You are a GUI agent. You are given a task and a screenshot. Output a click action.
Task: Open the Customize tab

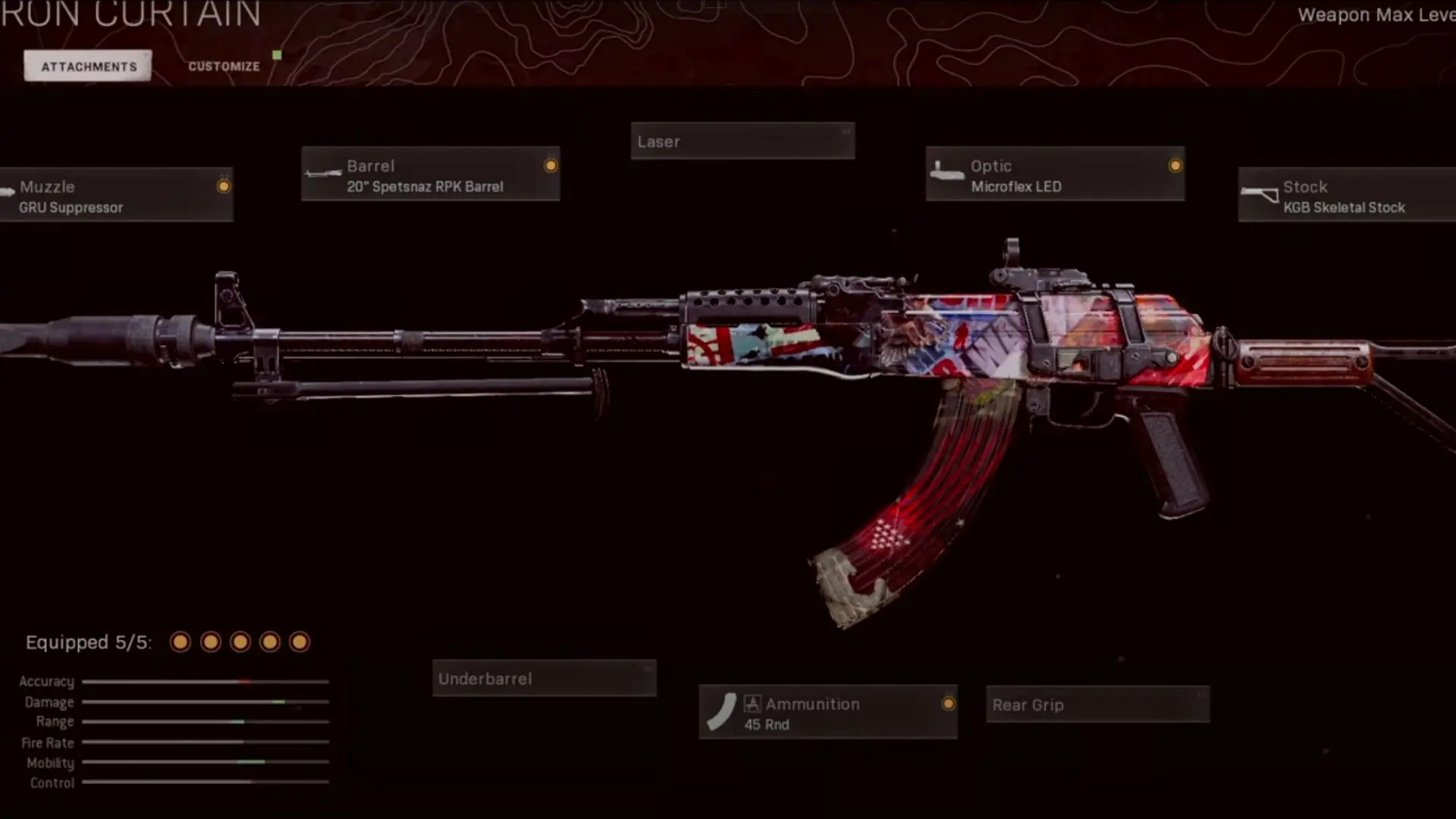(224, 67)
